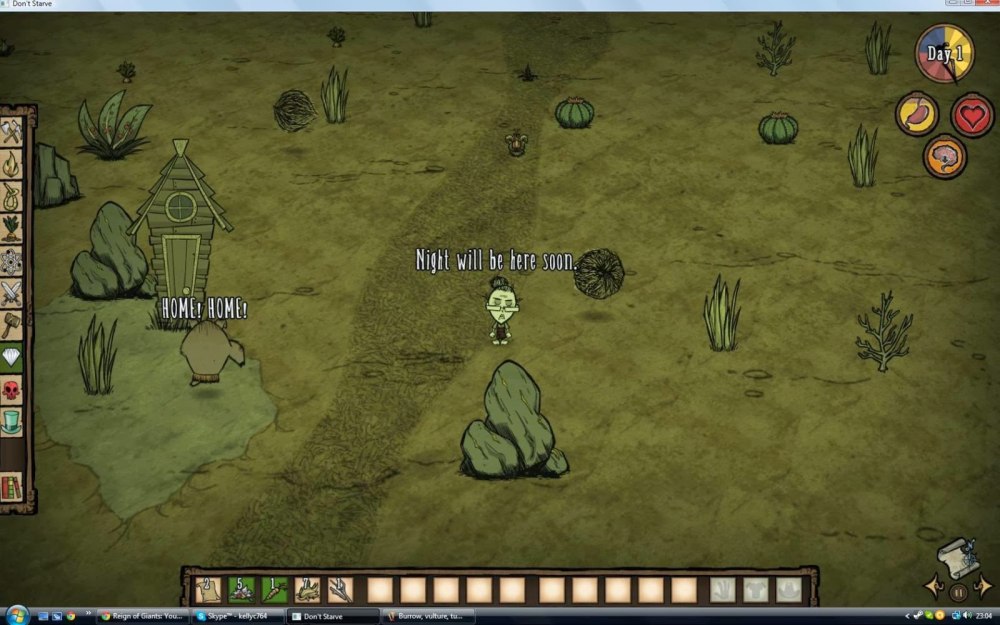This screenshot has height=625, width=1000.
Task: Select the stack of seven cut grass
Action: click(308, 590)
